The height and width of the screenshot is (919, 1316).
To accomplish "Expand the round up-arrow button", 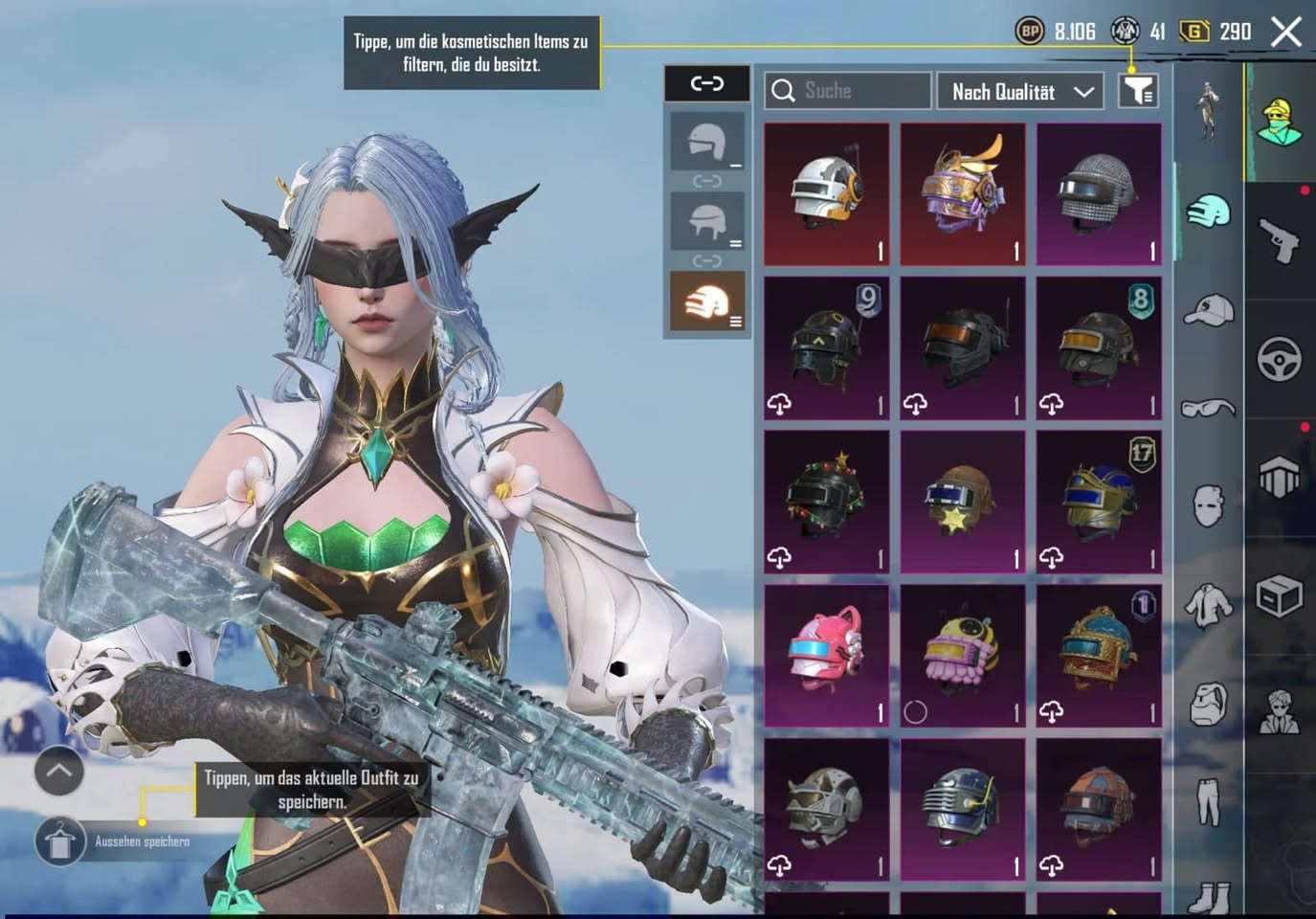I will coord(59,771).
